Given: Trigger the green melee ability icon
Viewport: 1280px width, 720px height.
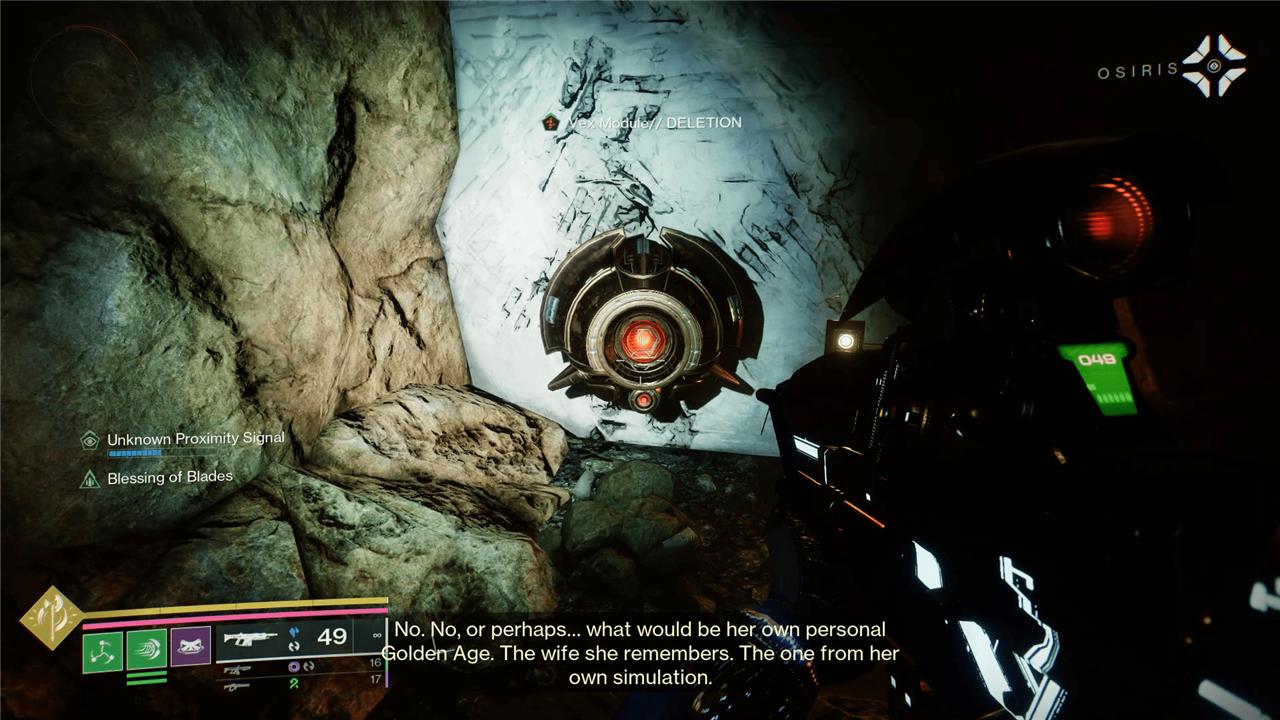Looking at the screenshot, I should coord(146,649).
